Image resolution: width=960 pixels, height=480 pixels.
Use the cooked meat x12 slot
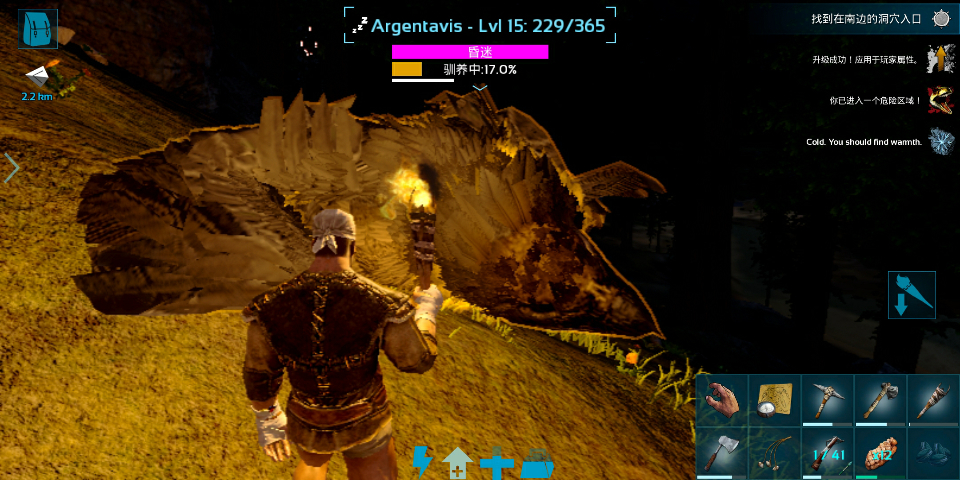click(x=879, y=453)
